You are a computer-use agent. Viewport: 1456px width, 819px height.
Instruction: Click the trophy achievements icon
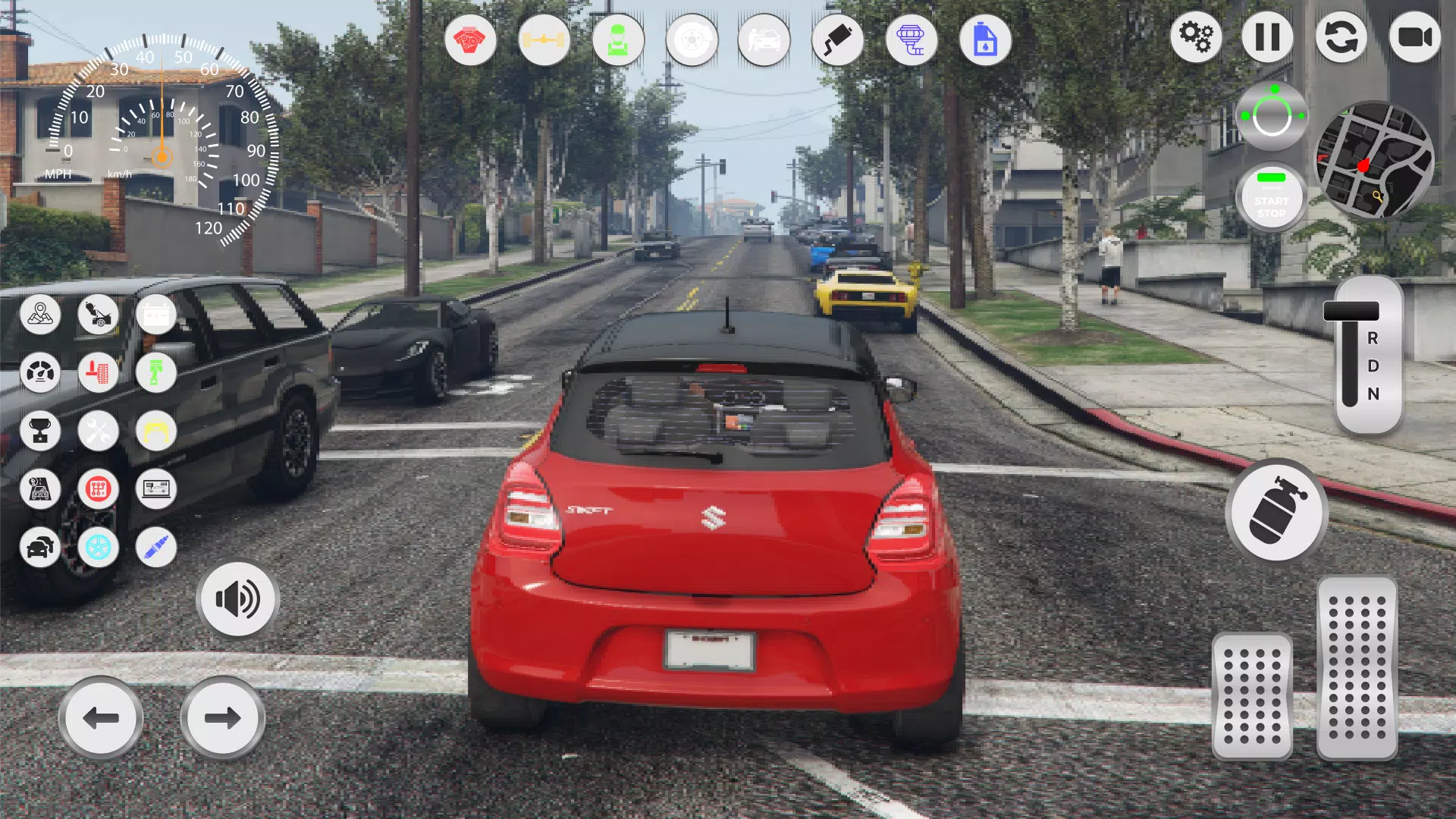(x=41, y=431)
